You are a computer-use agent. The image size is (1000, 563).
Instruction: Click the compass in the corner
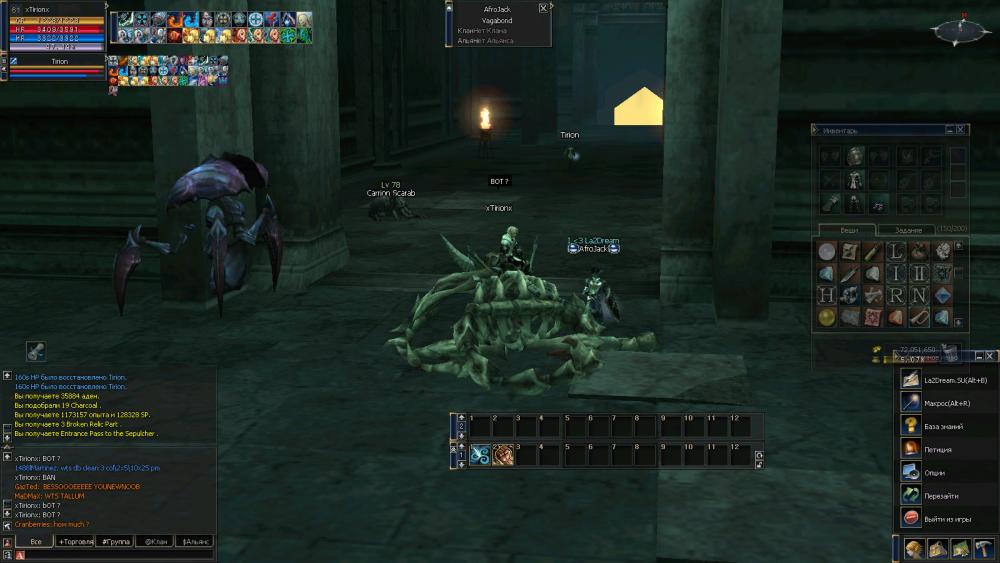[x=962, y=30]
